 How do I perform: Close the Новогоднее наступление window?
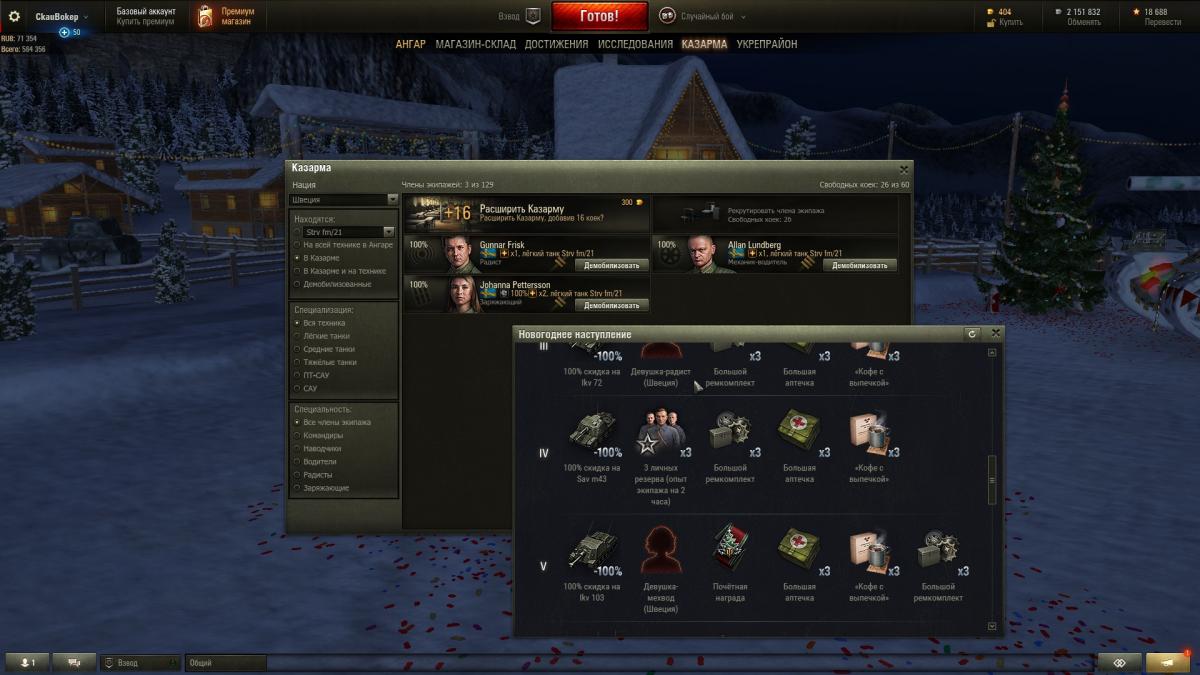coord(995,333)
